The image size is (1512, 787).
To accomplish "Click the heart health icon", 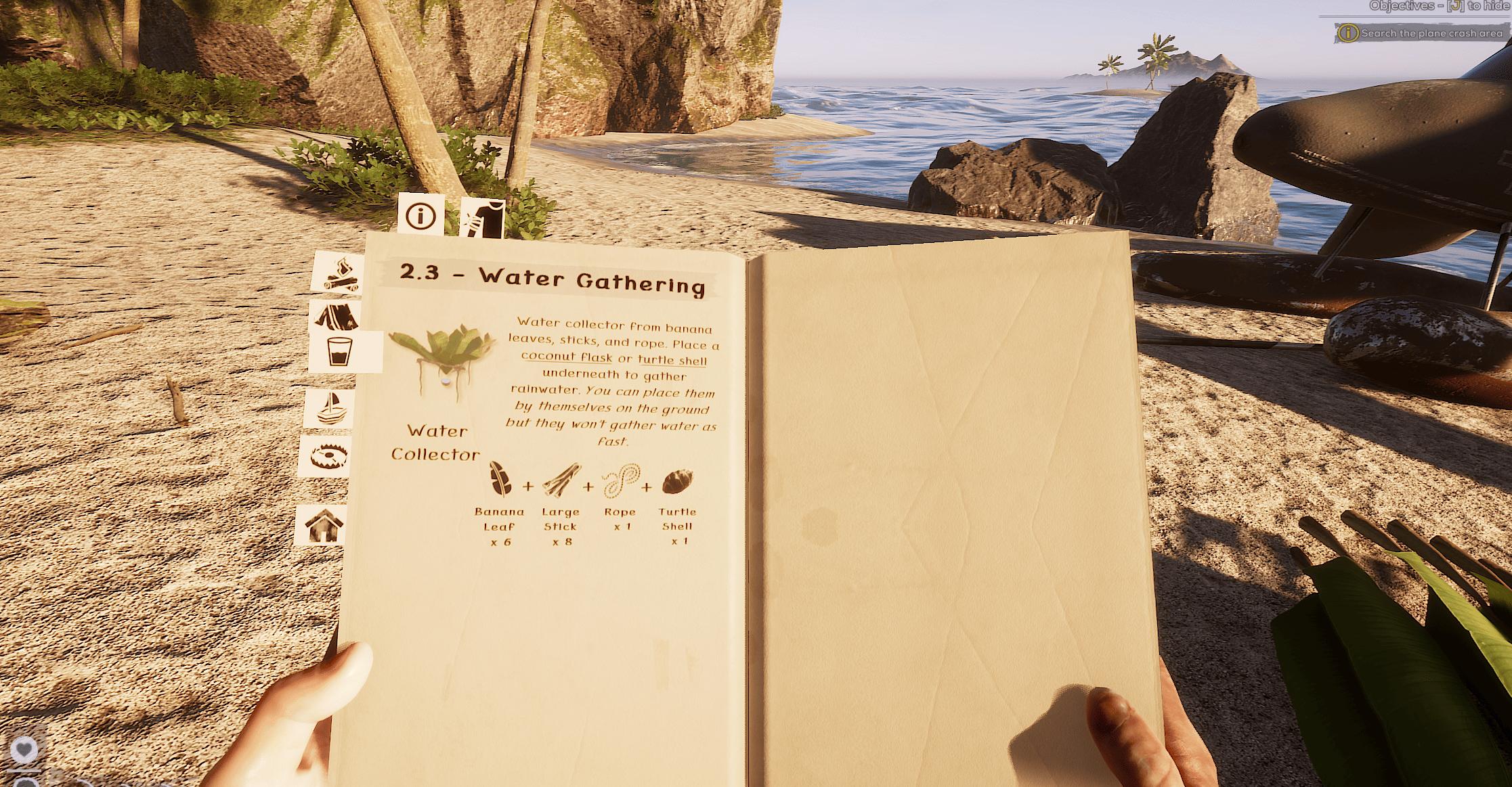I will coord(24,748).
